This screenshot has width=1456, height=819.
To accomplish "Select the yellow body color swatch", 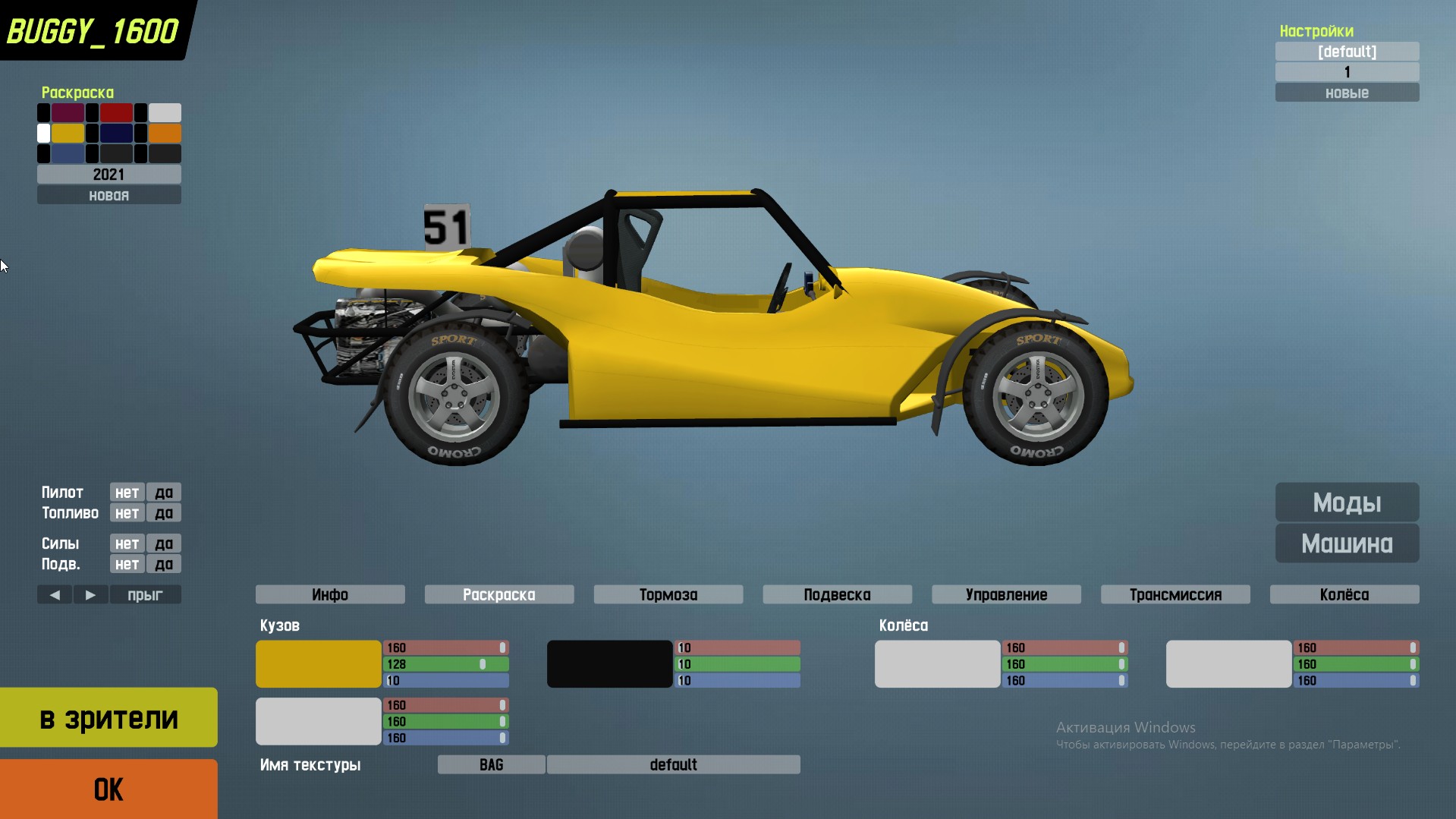I will (x=318, y=664).
